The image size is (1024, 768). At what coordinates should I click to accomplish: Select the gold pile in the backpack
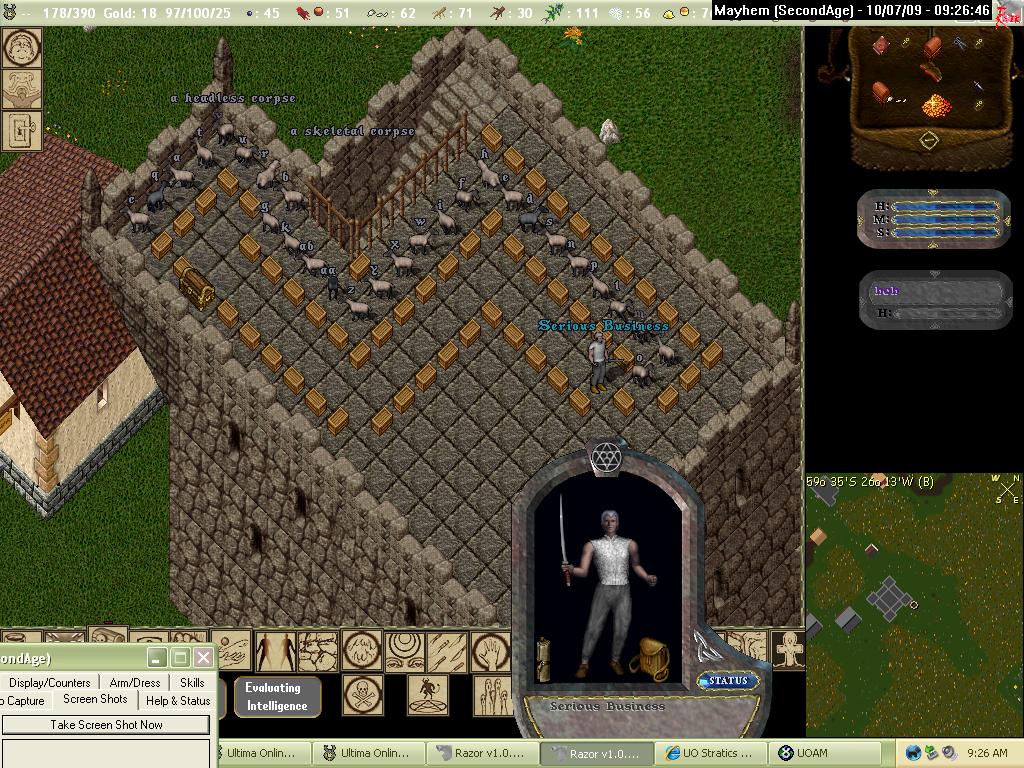pyautogui.click(x=936, y=104)
